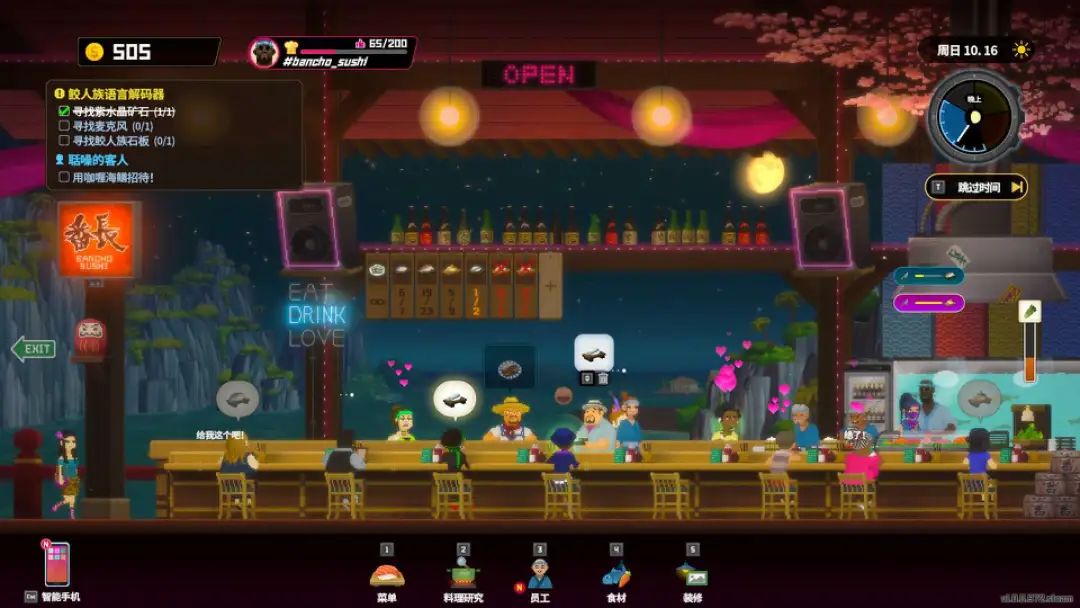Open the 菜单 sushi menu
Screen dimensions: 1080x608
387,575
